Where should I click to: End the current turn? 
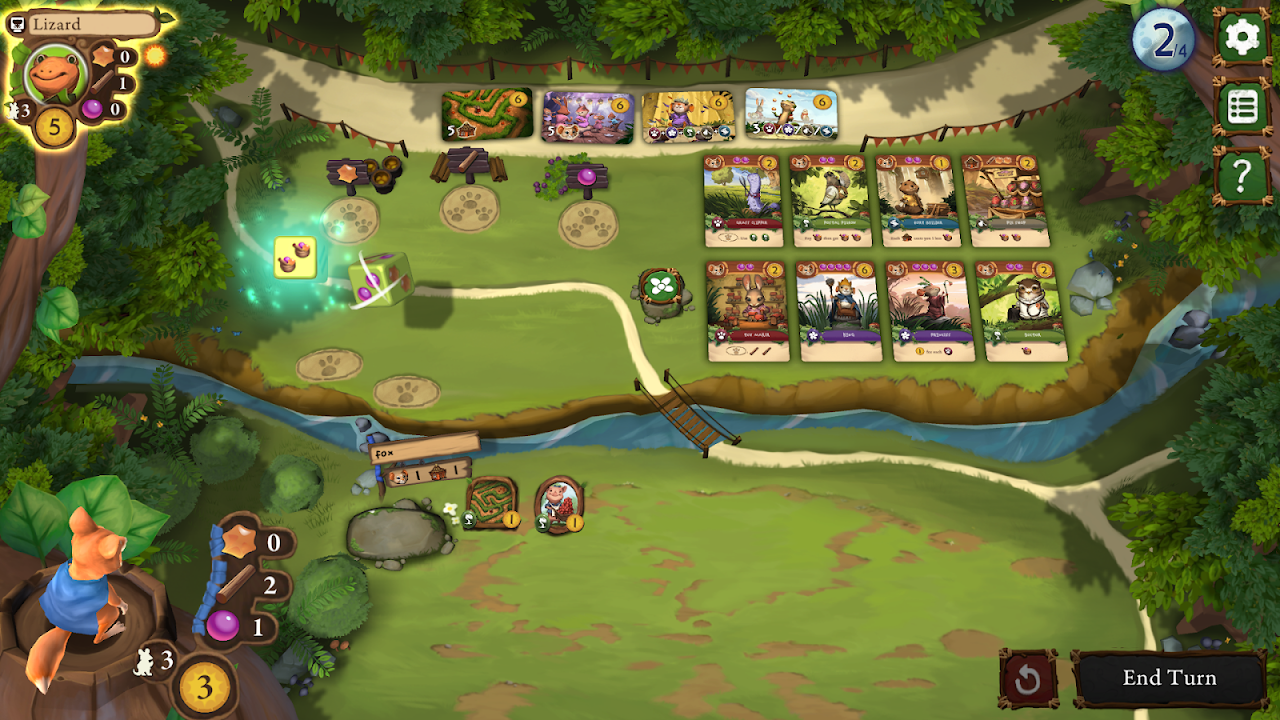(x=1169, y=678)
